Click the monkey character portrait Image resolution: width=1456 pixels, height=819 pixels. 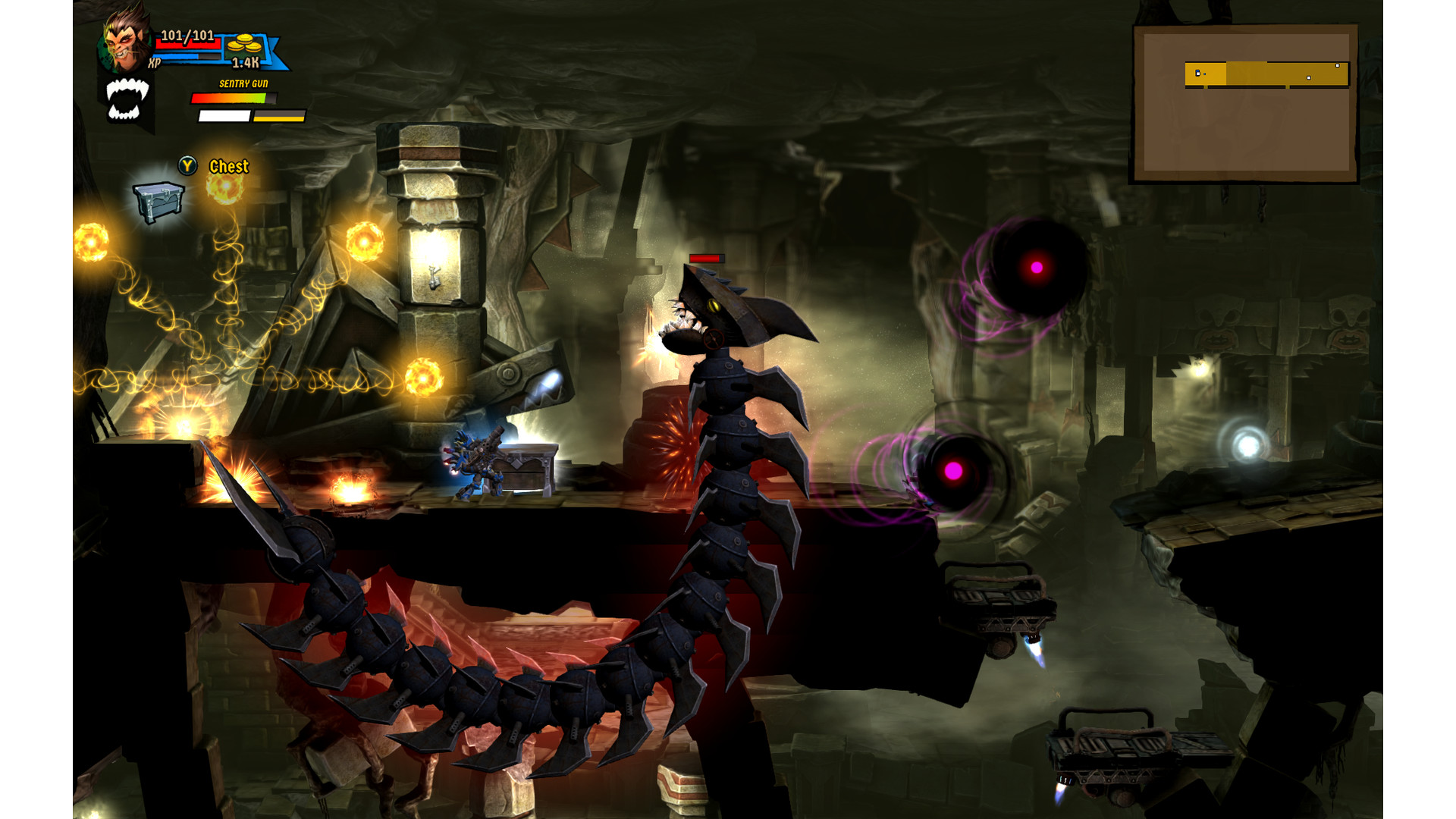[125, 39]
